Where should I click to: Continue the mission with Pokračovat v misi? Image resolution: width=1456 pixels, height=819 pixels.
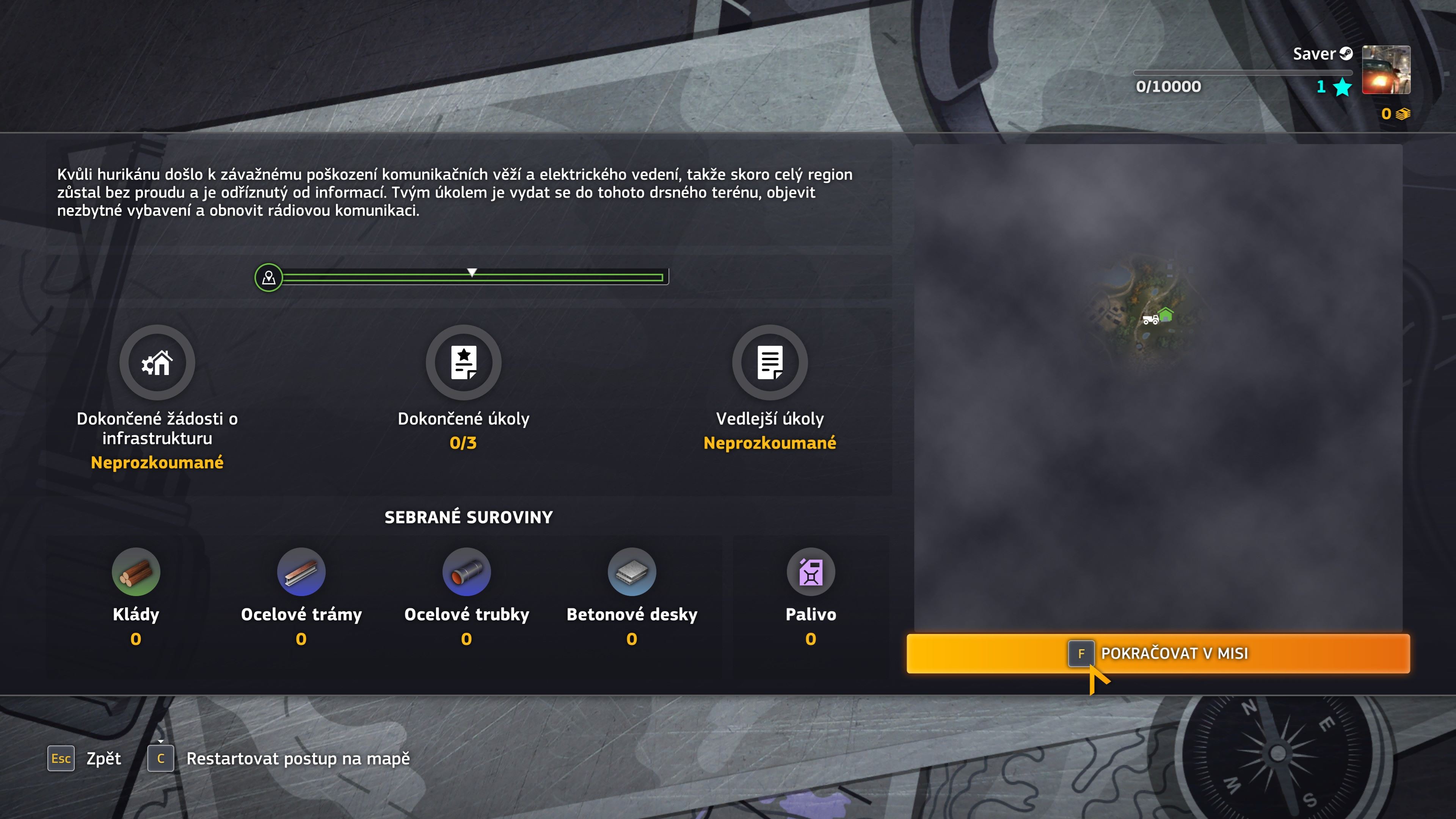[1158, 653]
